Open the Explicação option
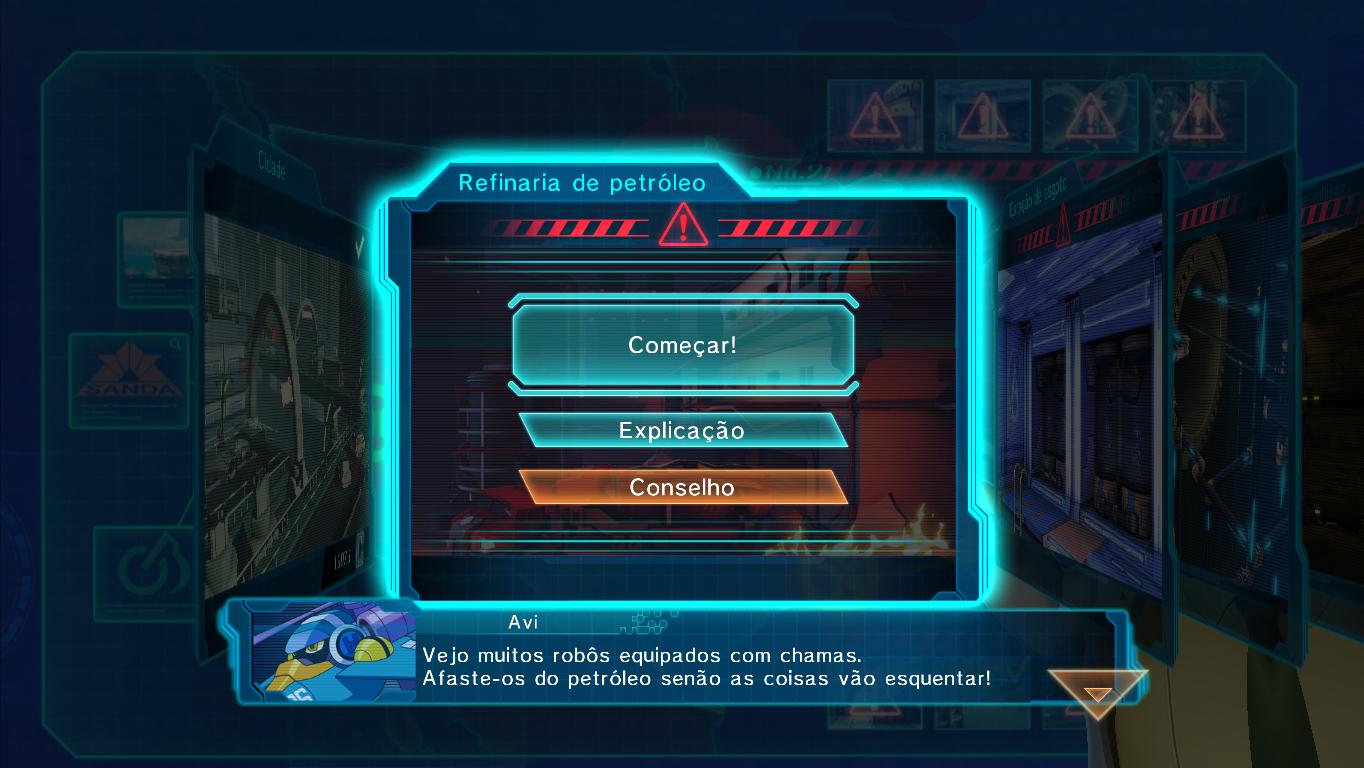Viewport: 1364px width, 768px height. [683, 430]
